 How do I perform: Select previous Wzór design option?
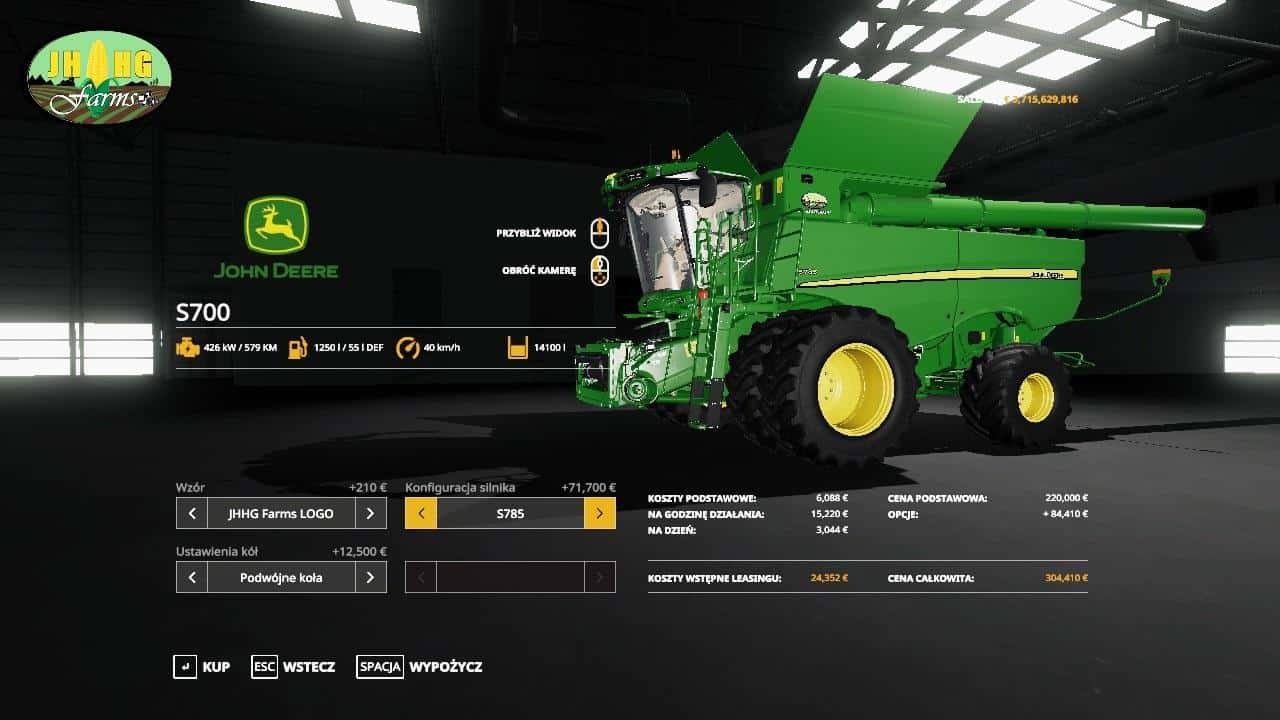(x=192, y=514)
